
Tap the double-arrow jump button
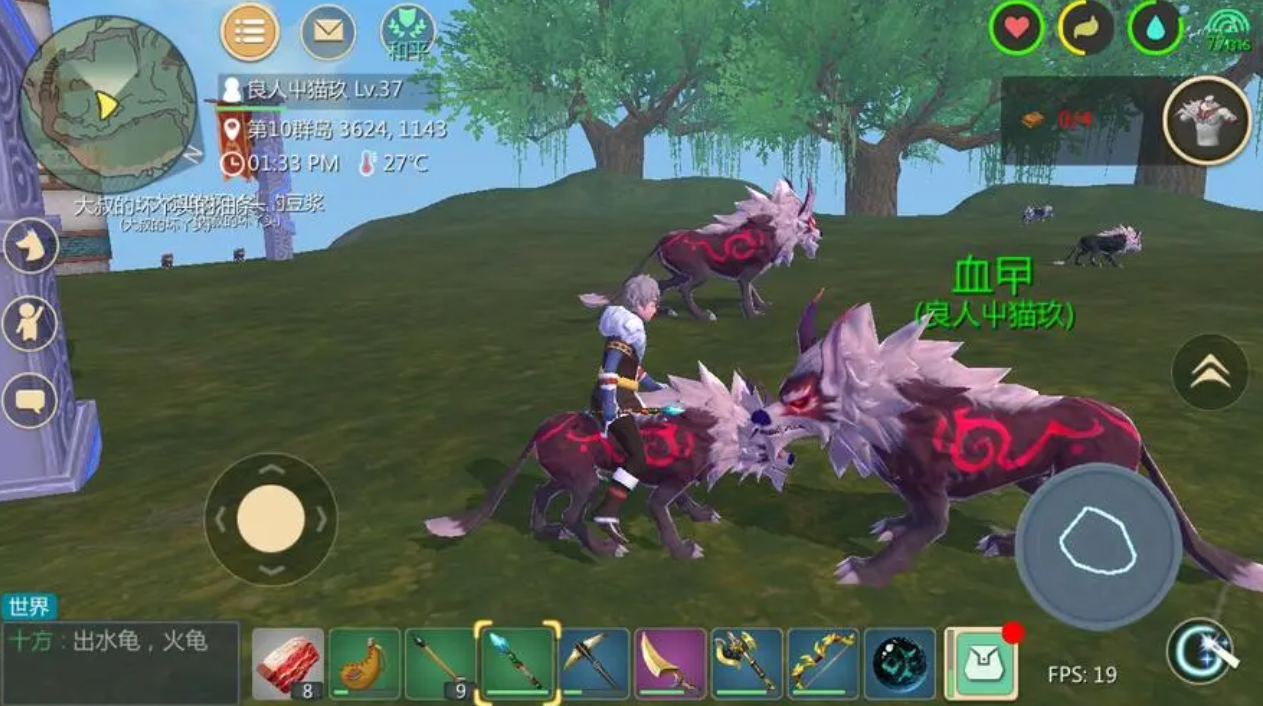(1210, 372)
